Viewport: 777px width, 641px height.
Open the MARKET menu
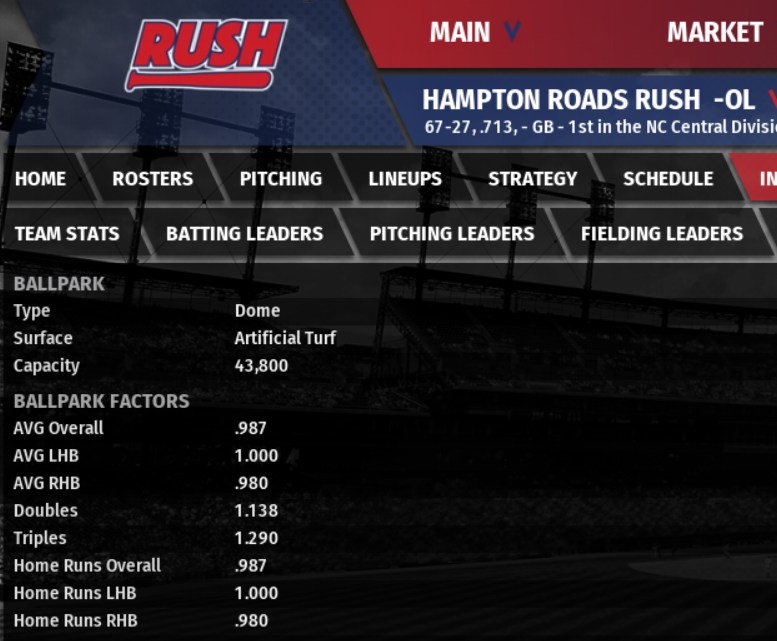[x=714, y=33]
